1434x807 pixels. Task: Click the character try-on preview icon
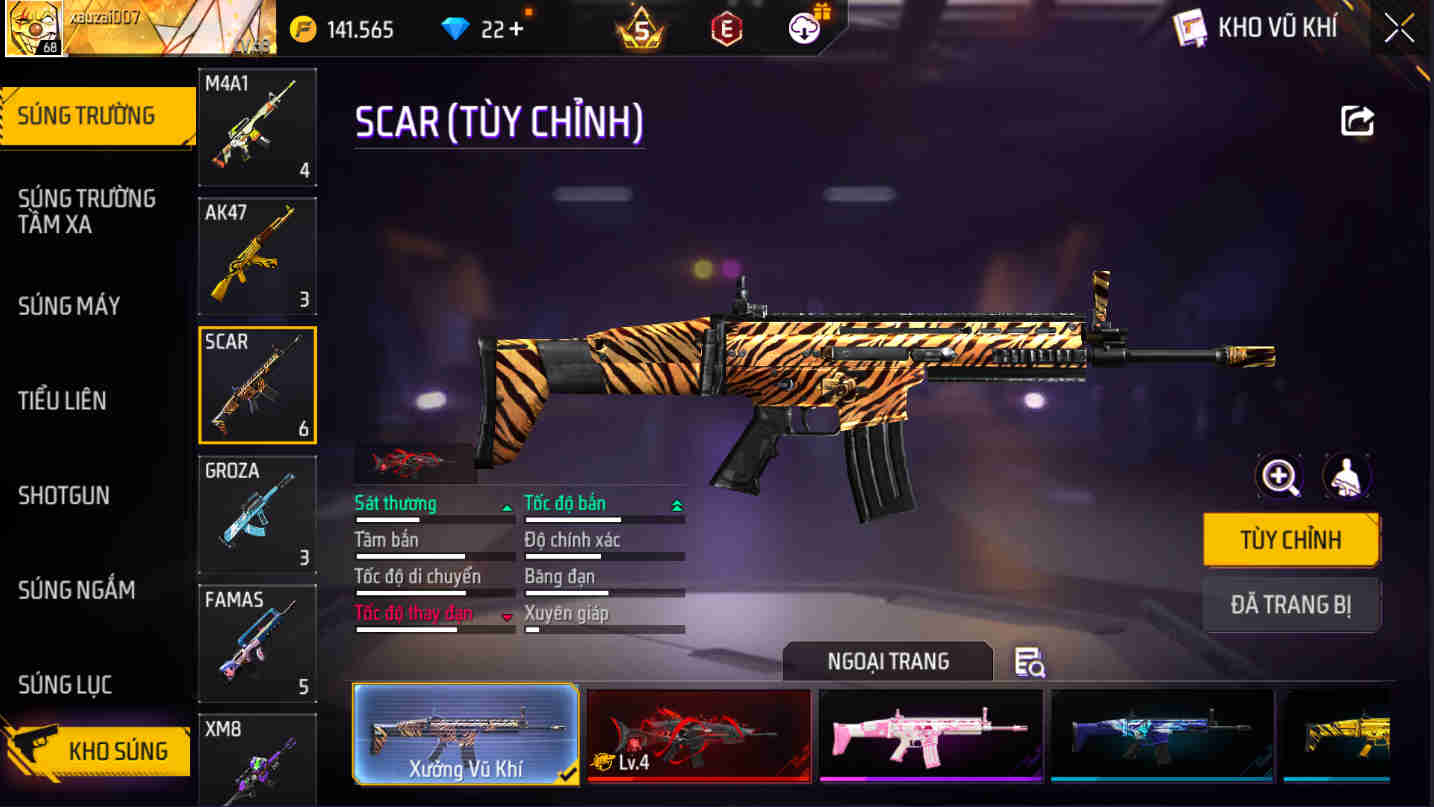(1347, 477)
